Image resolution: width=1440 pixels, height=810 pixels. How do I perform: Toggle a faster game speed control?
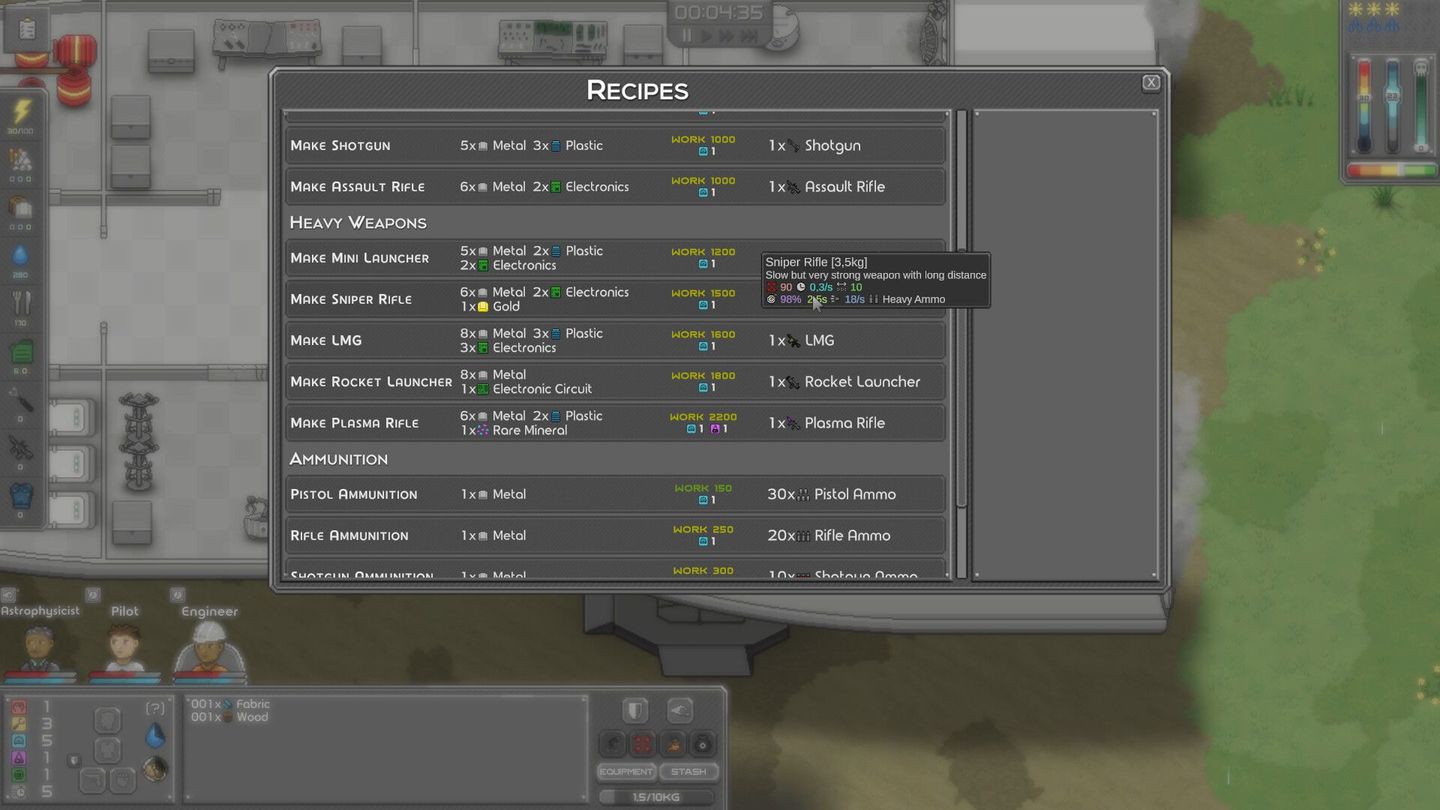click(x=727, y=35)
